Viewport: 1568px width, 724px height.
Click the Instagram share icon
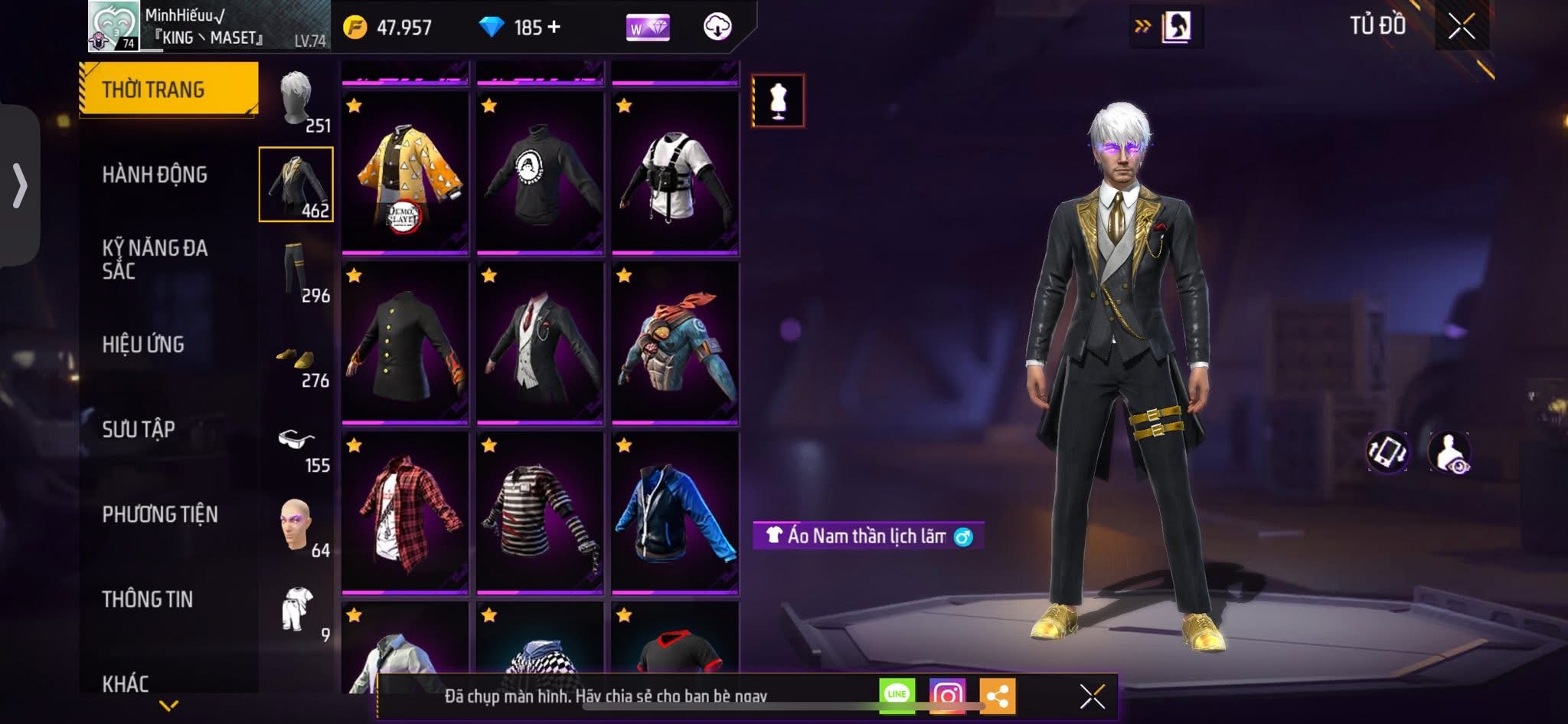click(949, 693)
